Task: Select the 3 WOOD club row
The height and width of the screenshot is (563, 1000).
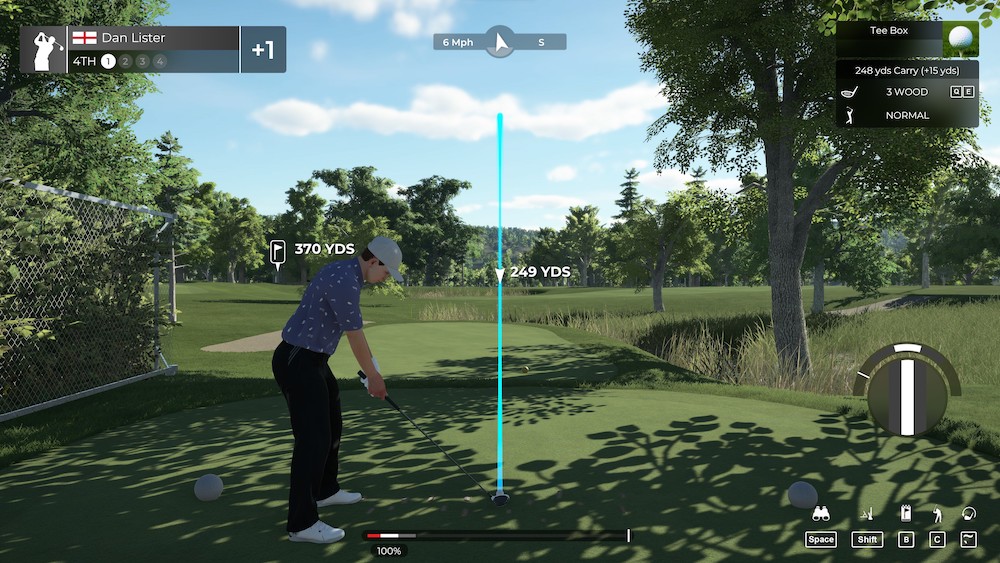Action: (907, 92)
